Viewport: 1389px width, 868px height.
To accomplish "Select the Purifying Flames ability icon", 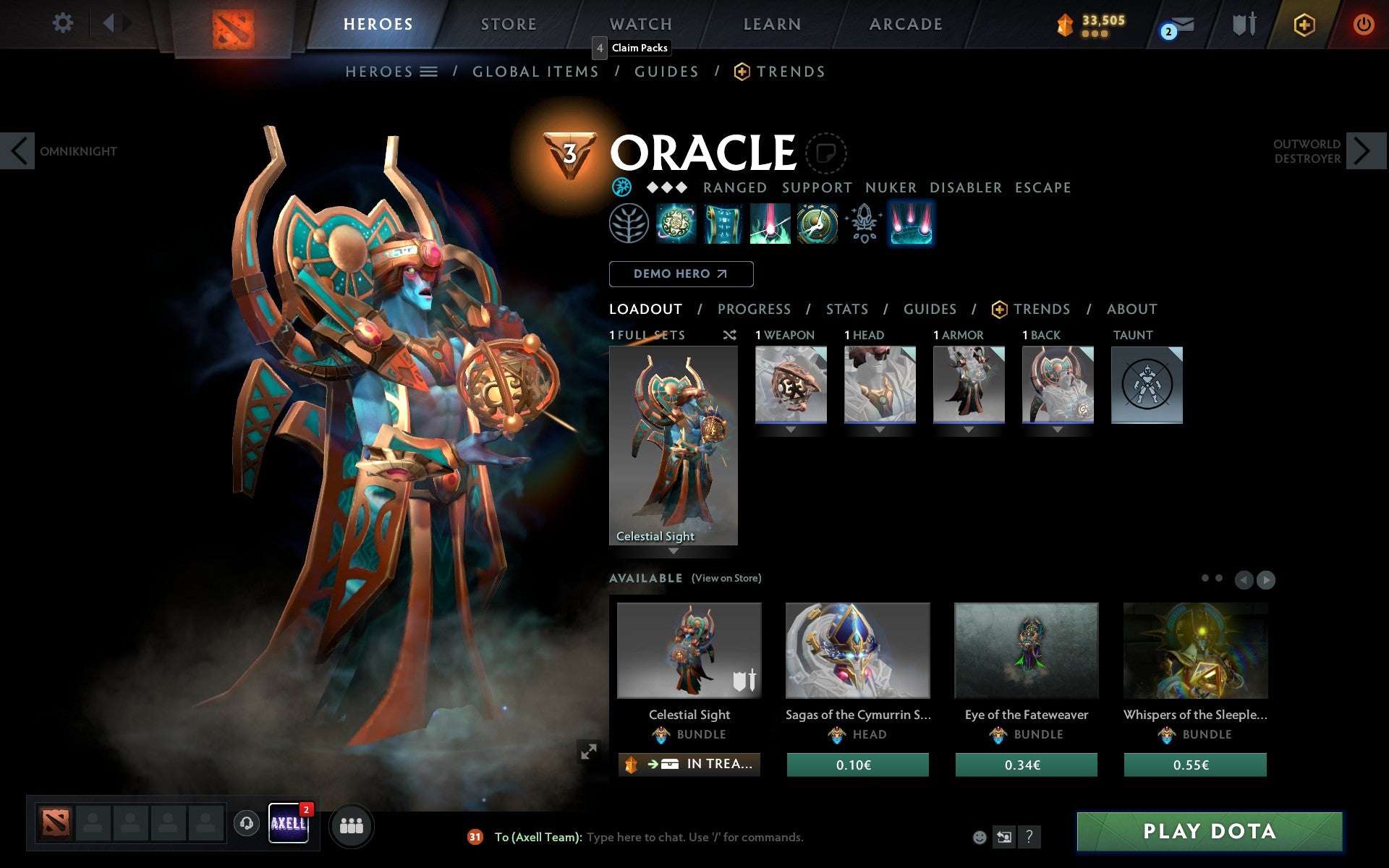I will click(769, 225).
